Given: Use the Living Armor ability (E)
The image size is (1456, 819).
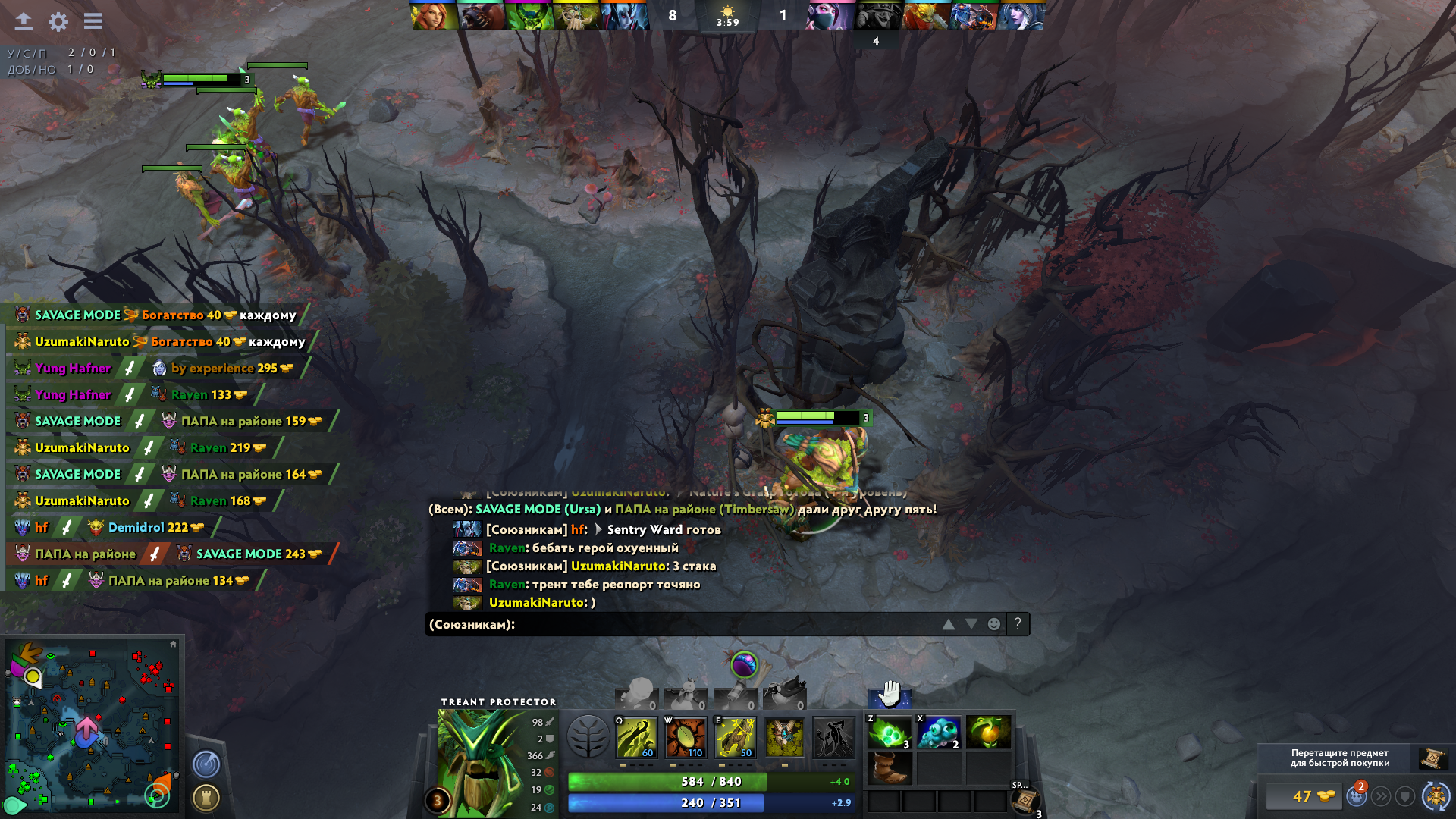Looking at the screenshot, I should point(735,736).
